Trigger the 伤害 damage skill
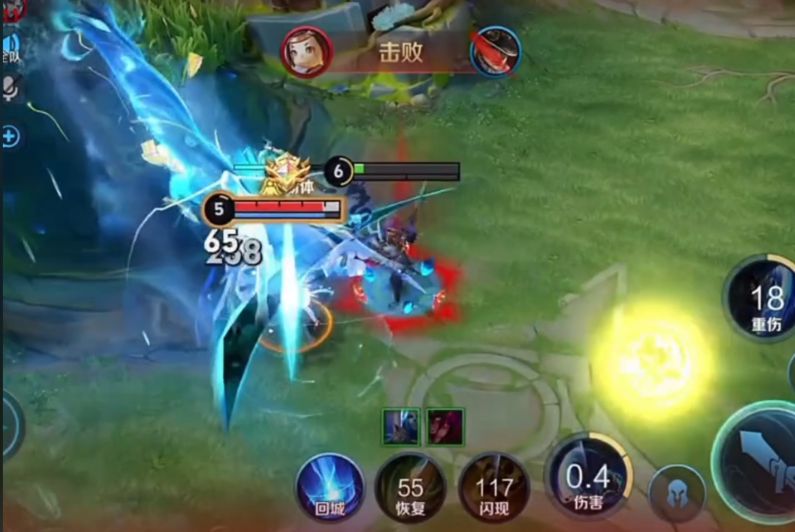 point(589,475)
